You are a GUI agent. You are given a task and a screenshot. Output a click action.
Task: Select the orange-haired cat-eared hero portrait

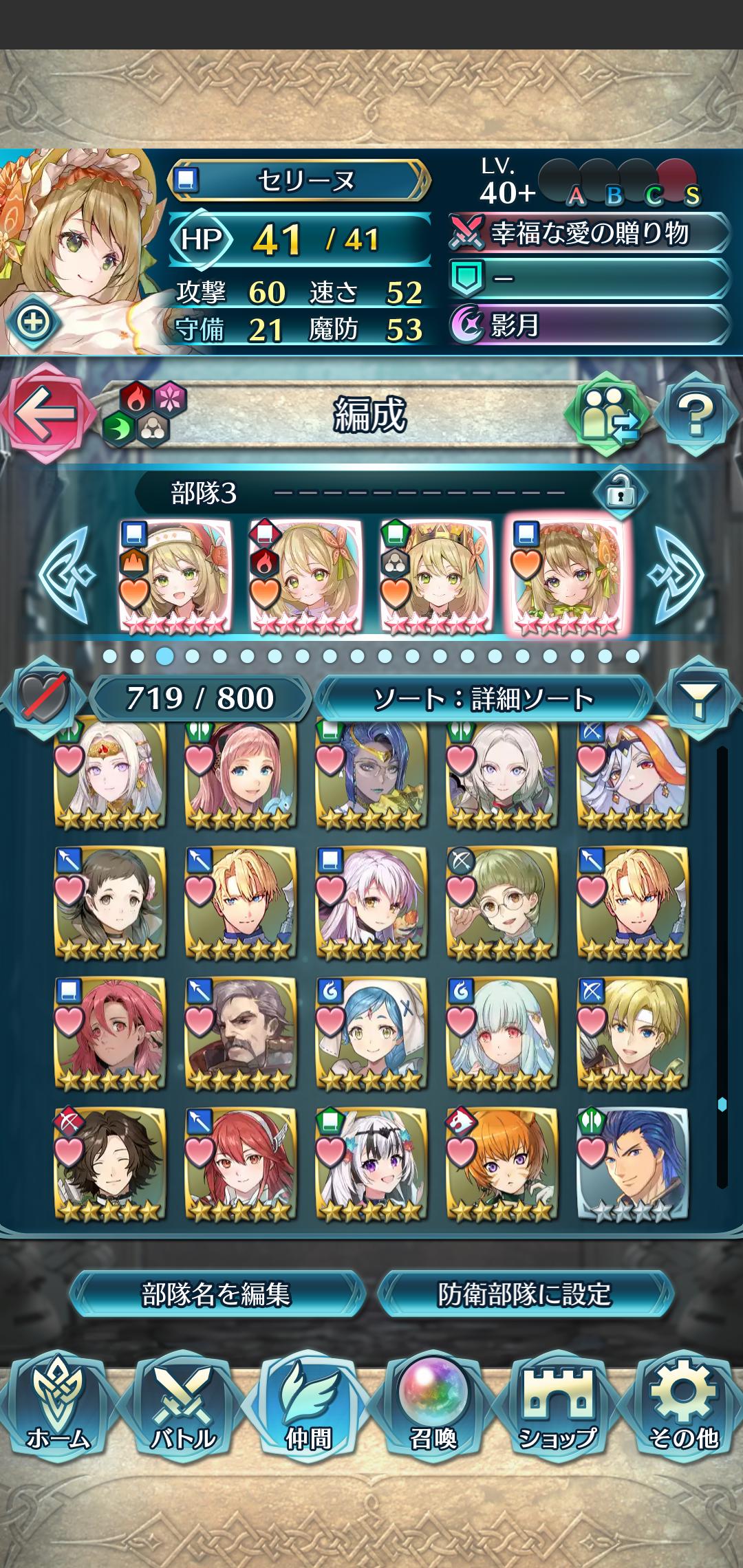click(502, 1164)
